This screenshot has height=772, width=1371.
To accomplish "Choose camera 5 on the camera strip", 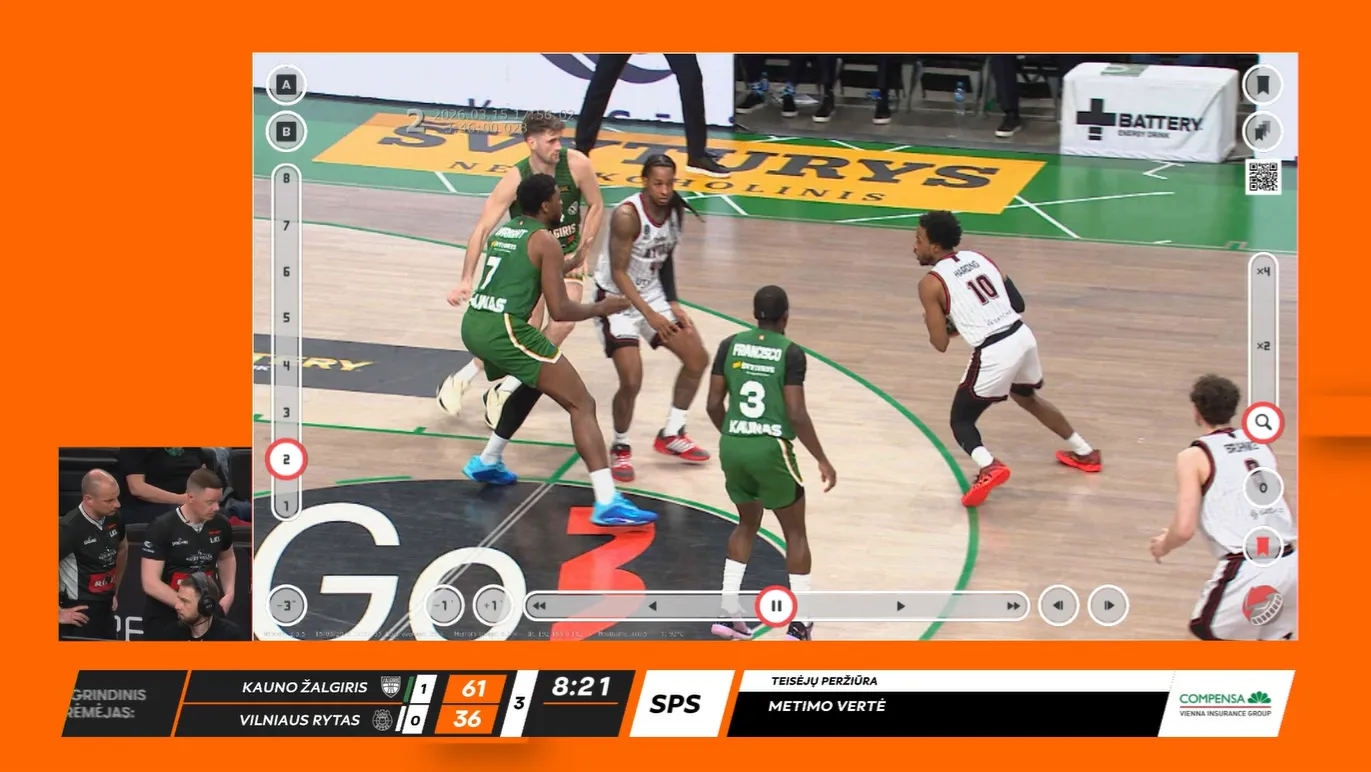I will click(286, 318).
